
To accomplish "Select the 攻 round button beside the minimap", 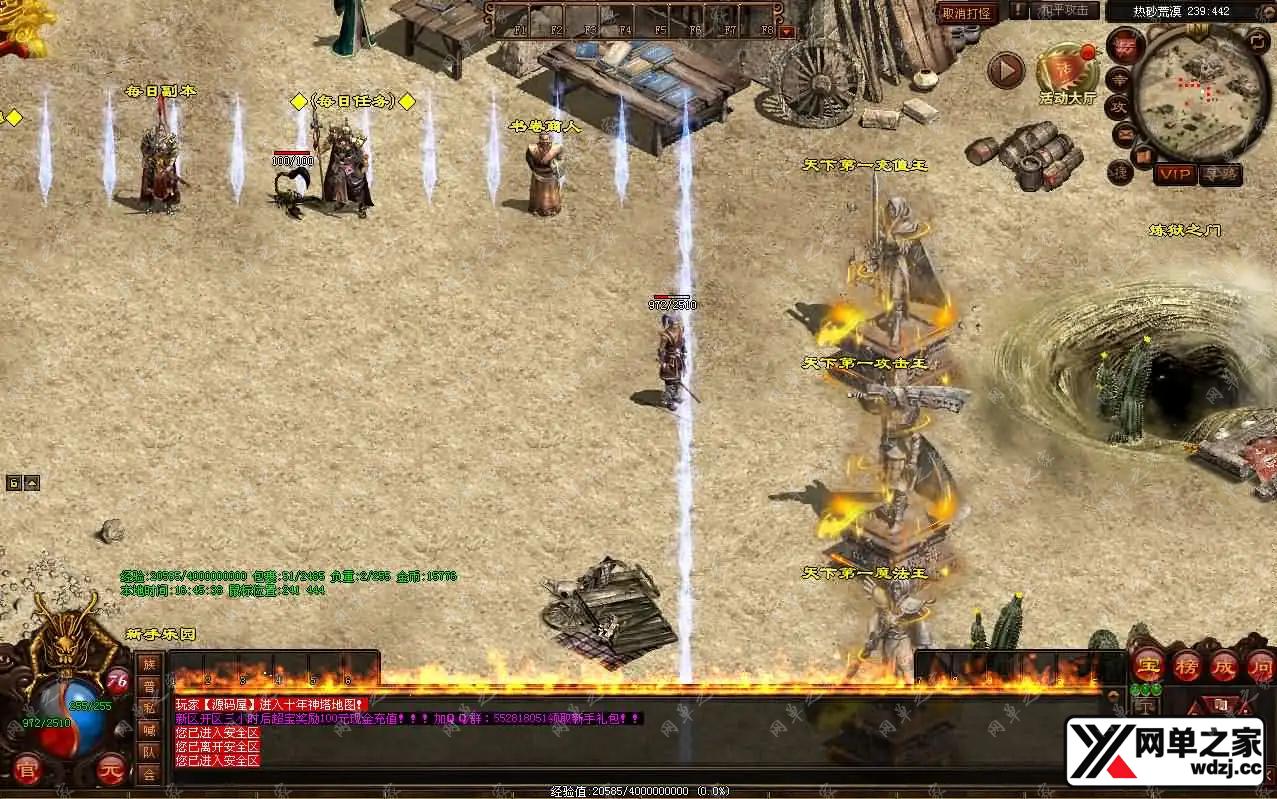I will click(x=1119, y=106).
